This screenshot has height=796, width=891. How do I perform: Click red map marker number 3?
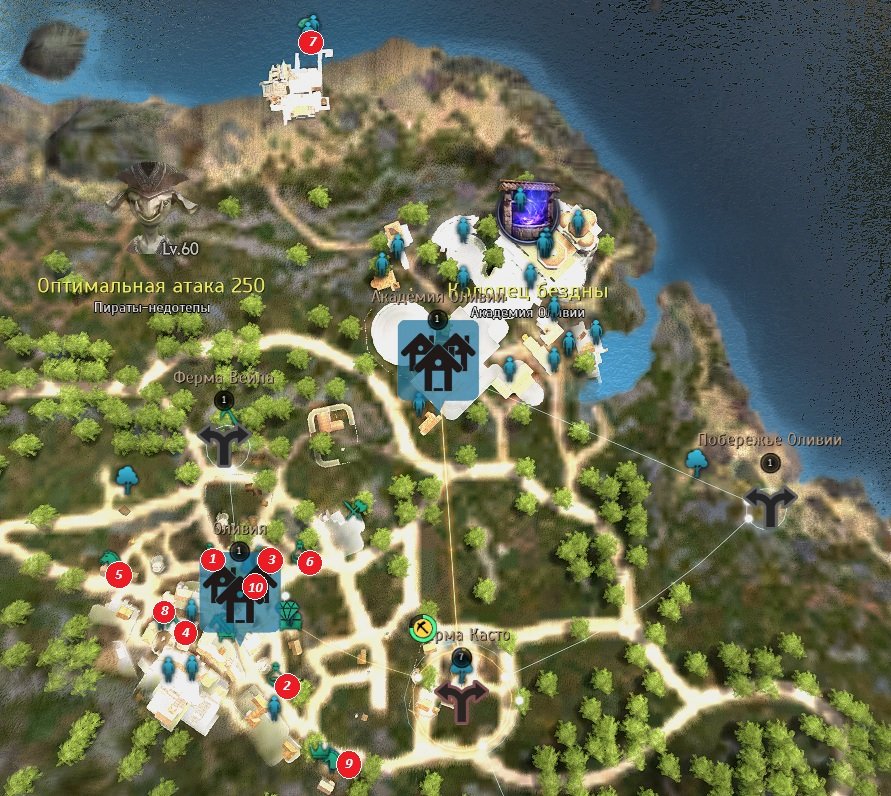click(x=269, y=560)
